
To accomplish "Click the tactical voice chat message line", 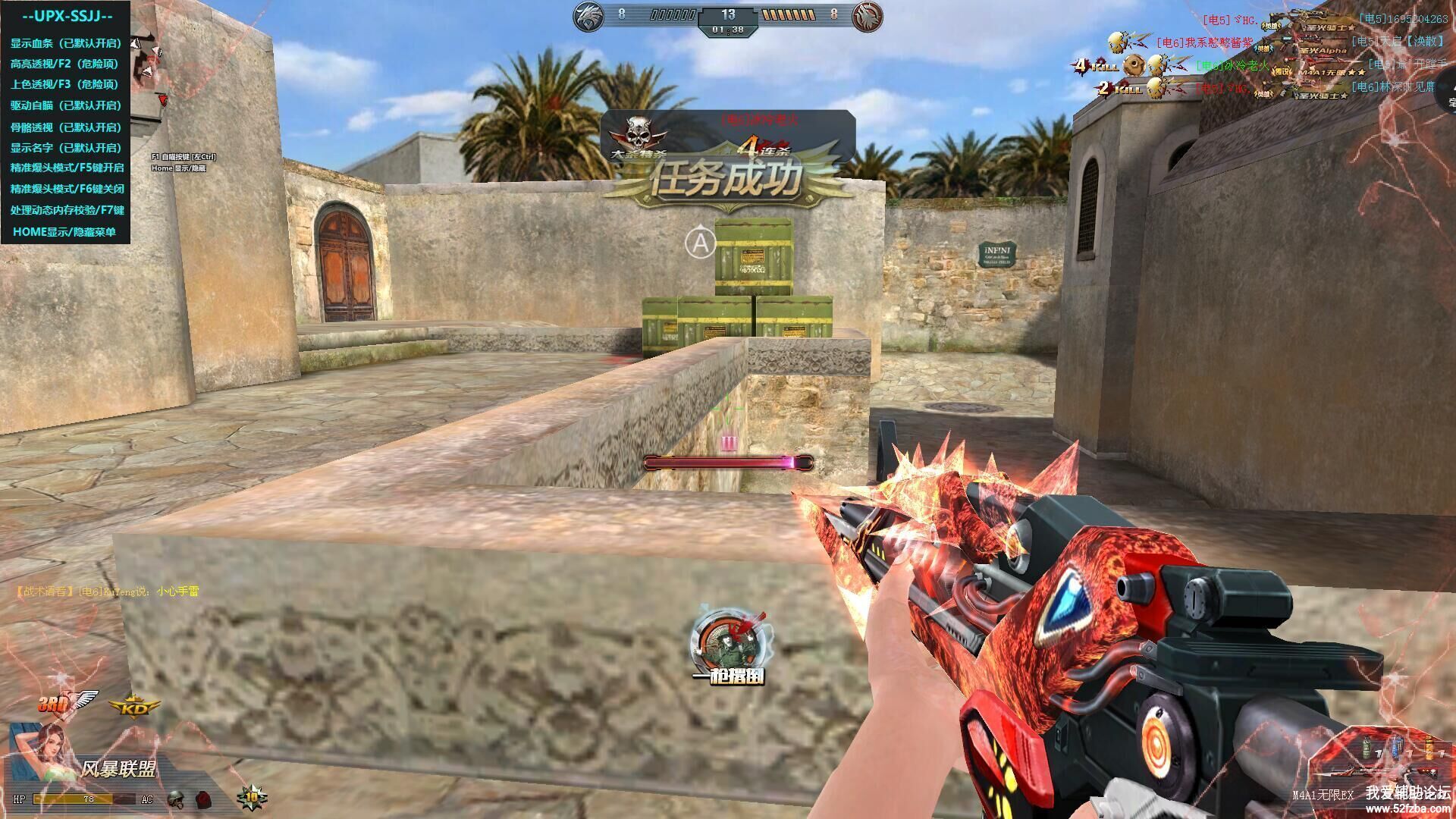I will coord(108,591).
